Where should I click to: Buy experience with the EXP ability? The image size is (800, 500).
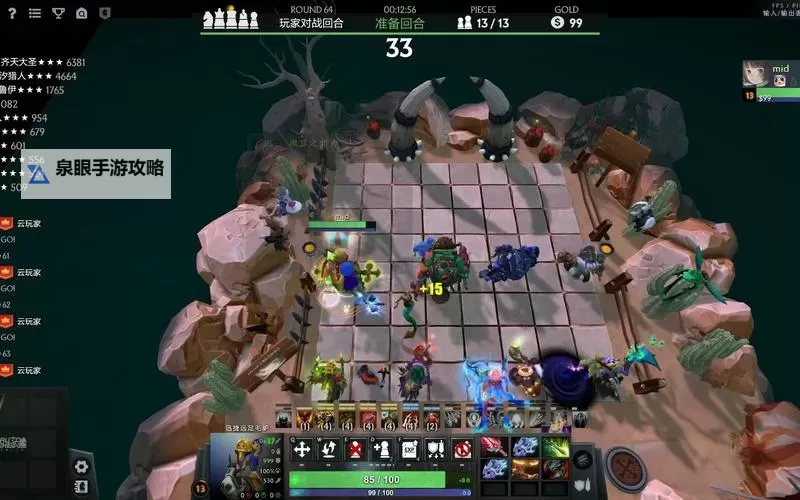[408, 450]
